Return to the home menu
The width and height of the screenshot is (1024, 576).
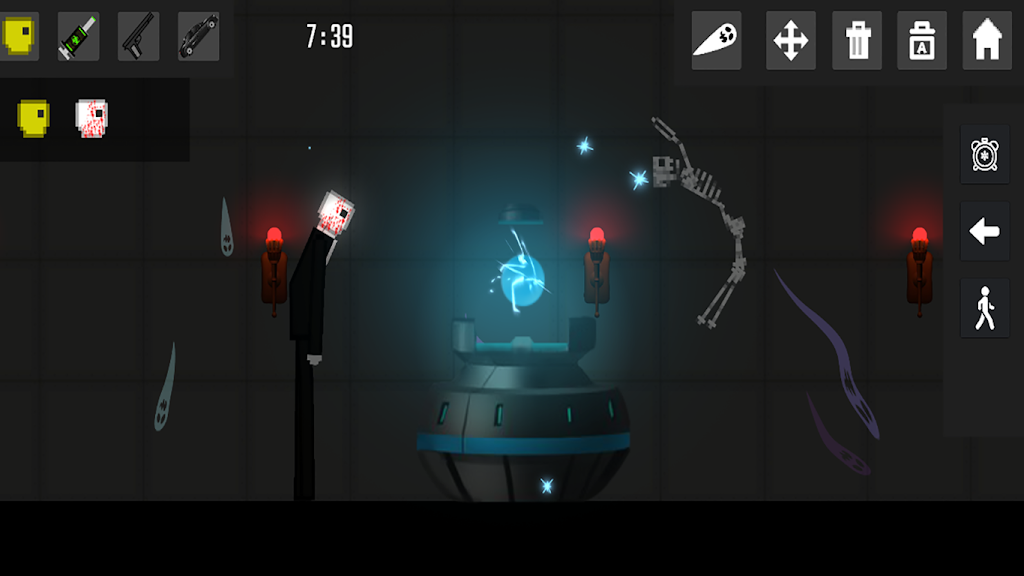[987, 41]
